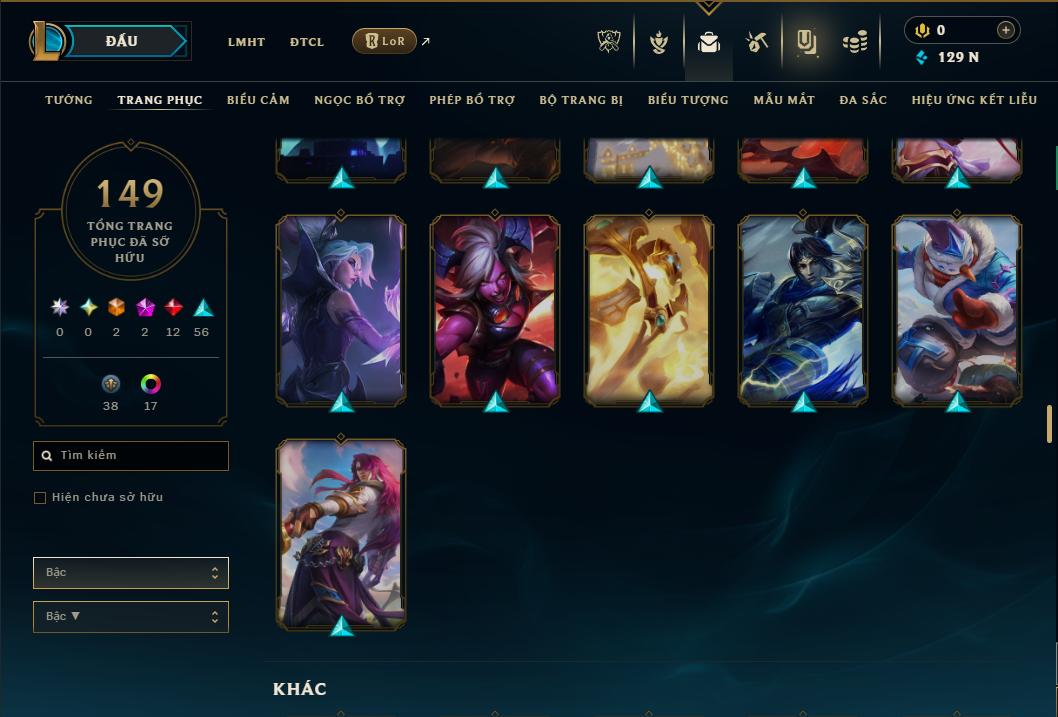Launch the LoR link button

(x=385, y=41)
